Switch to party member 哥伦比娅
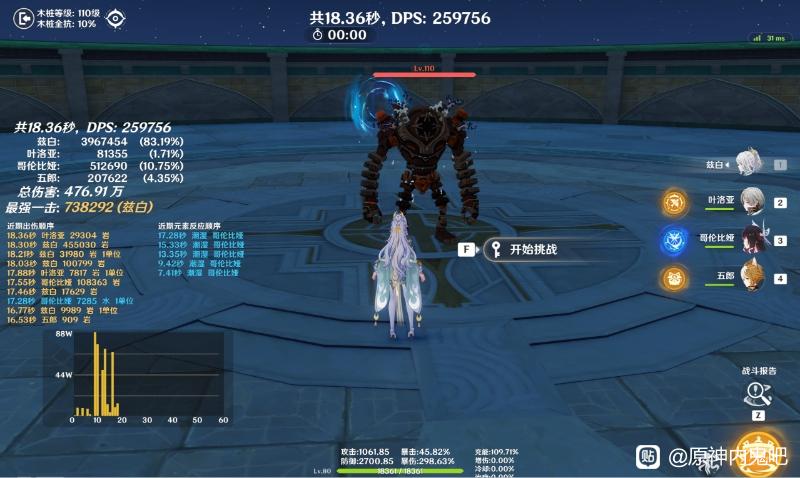The height and width of the screenshot is (478, 800). coord(751,239)
